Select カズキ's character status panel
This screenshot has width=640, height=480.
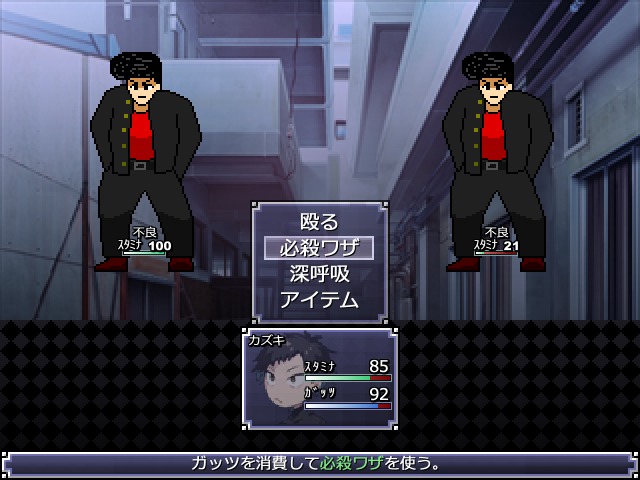pos(320,378)
